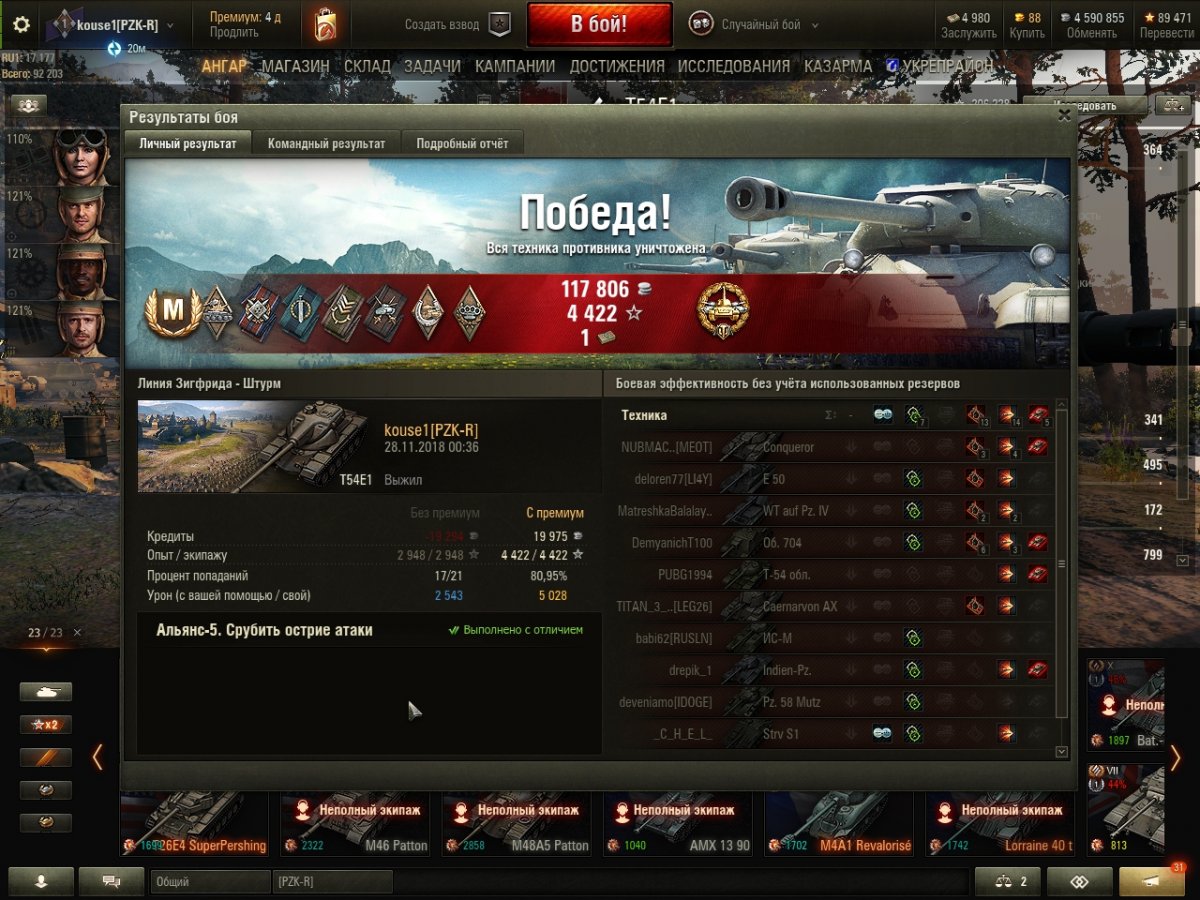Viewport: 1200px width, 900px height.
Task: Open the СКЛАД depot menu
Action: (367, 66)
